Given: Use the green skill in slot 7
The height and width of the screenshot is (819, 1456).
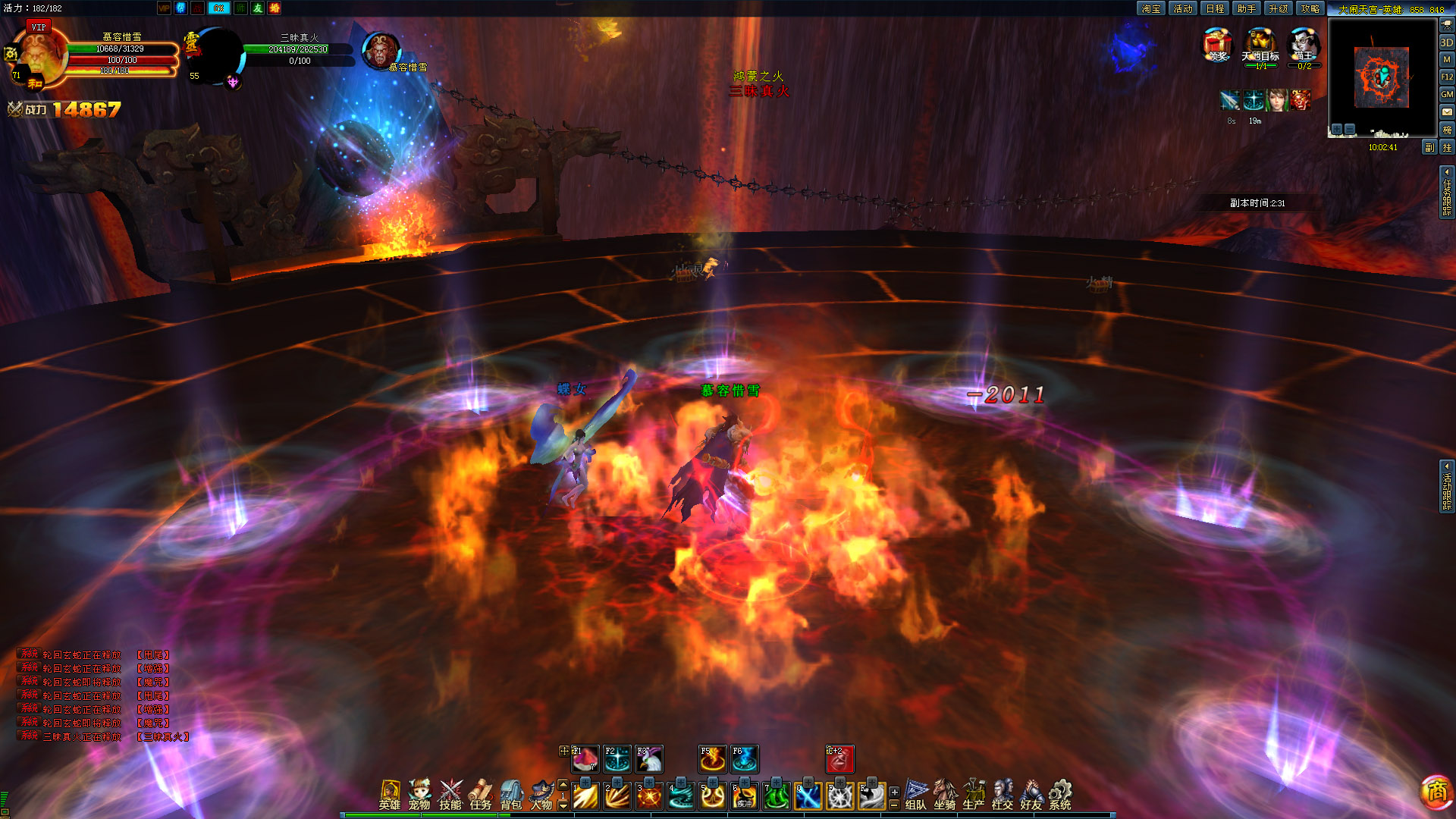Looking at the screenshot, I should [x=777, y=795].
